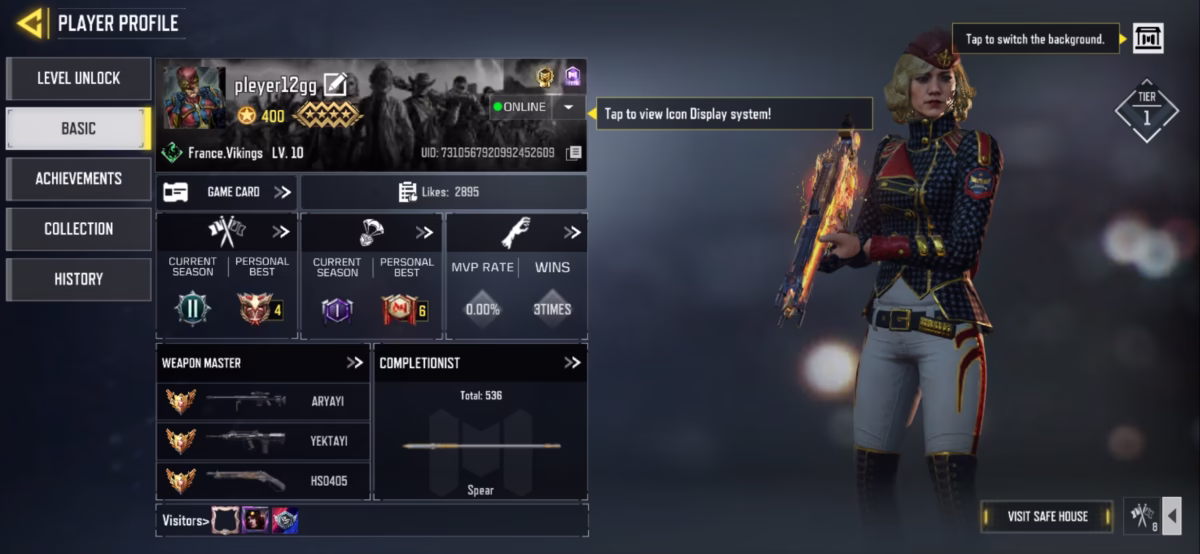
Task: Expand the Completionist panel
Action: [x=572, y=362]
